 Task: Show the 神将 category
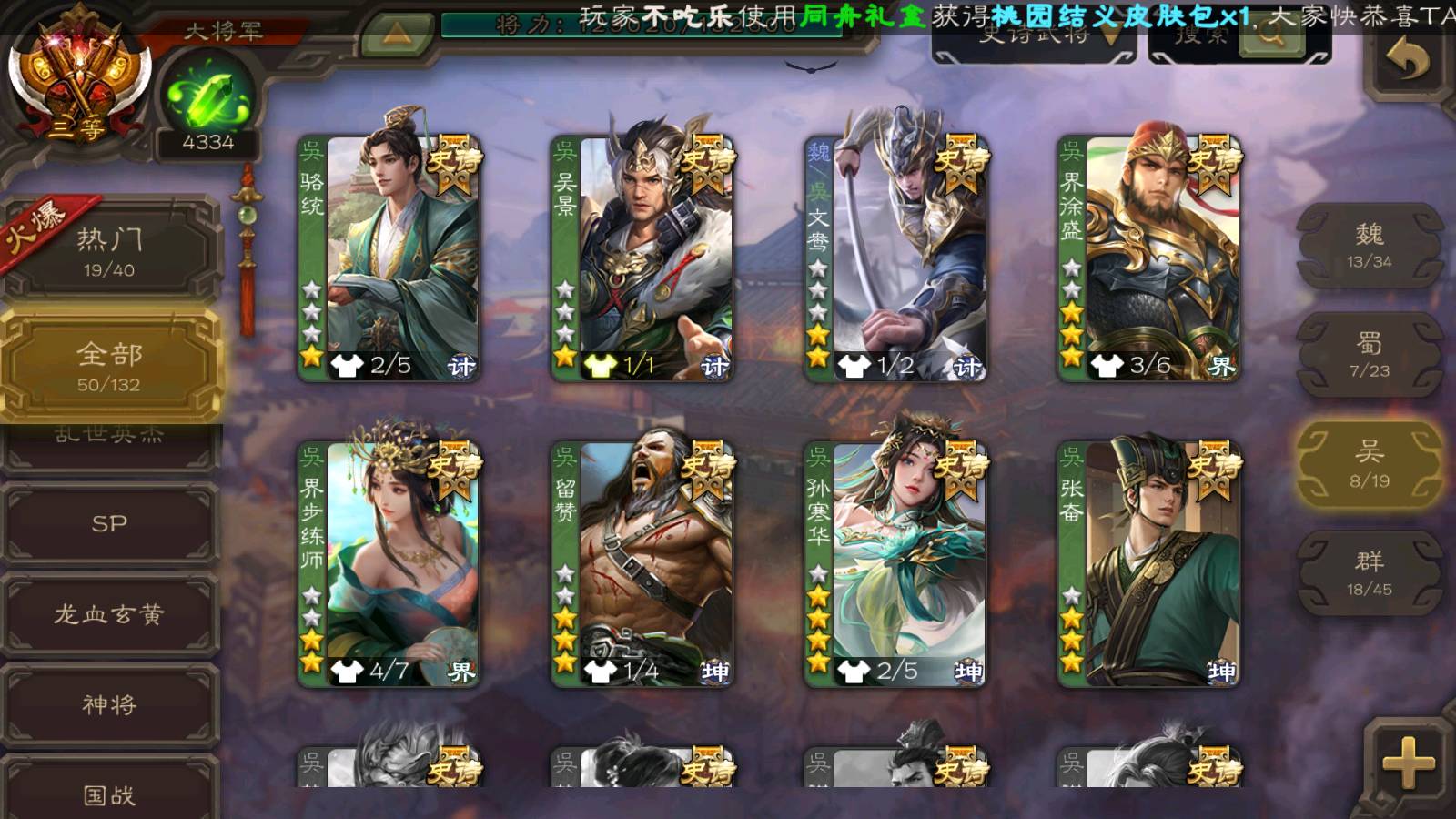(x=109, y=704)
